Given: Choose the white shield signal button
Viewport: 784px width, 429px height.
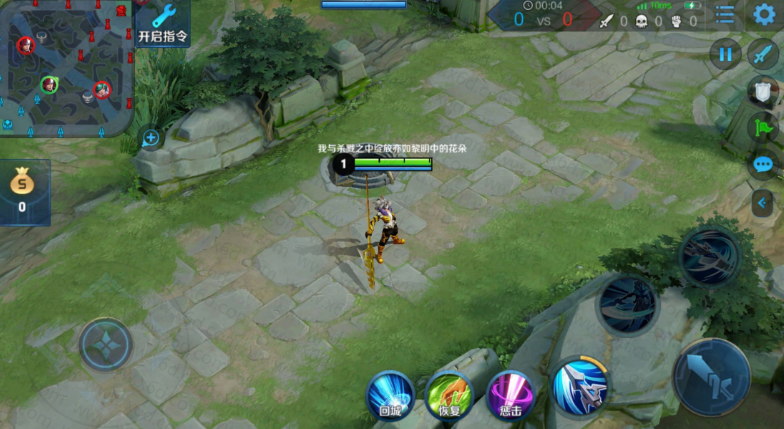Looking at the screenshot, I should click(764, 92).
